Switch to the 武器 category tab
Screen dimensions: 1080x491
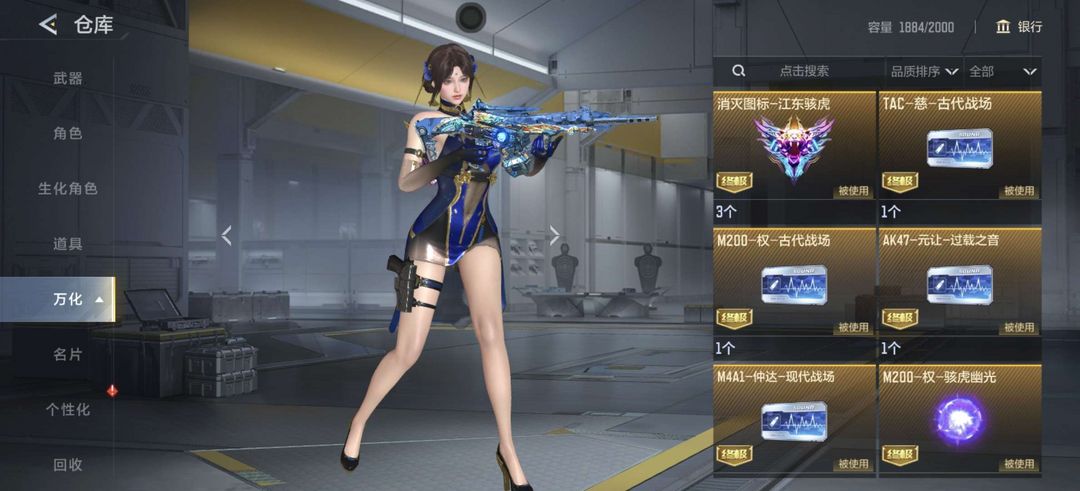68,78
